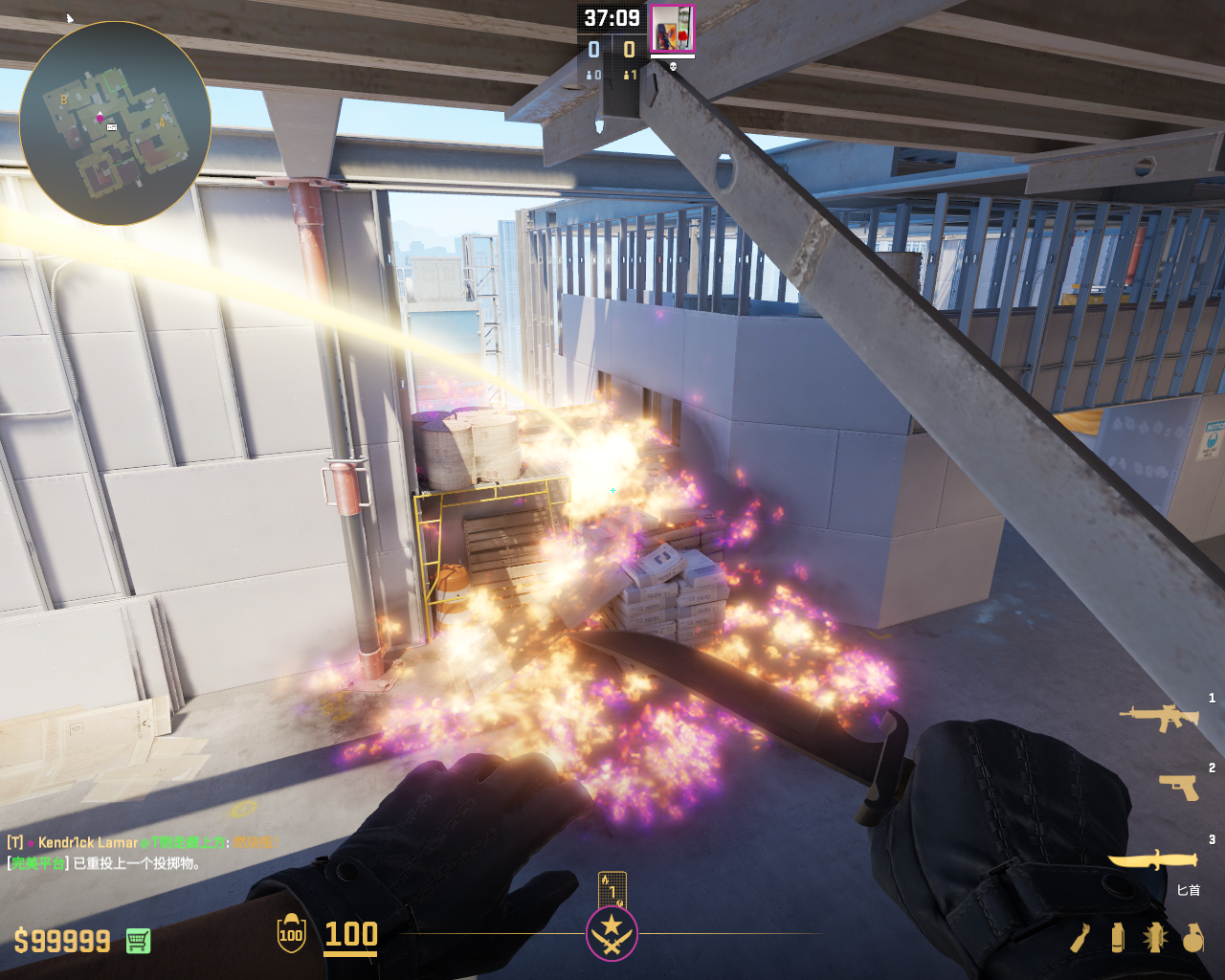Open the buy menu via green cart icon

click(x=138, y=941)
